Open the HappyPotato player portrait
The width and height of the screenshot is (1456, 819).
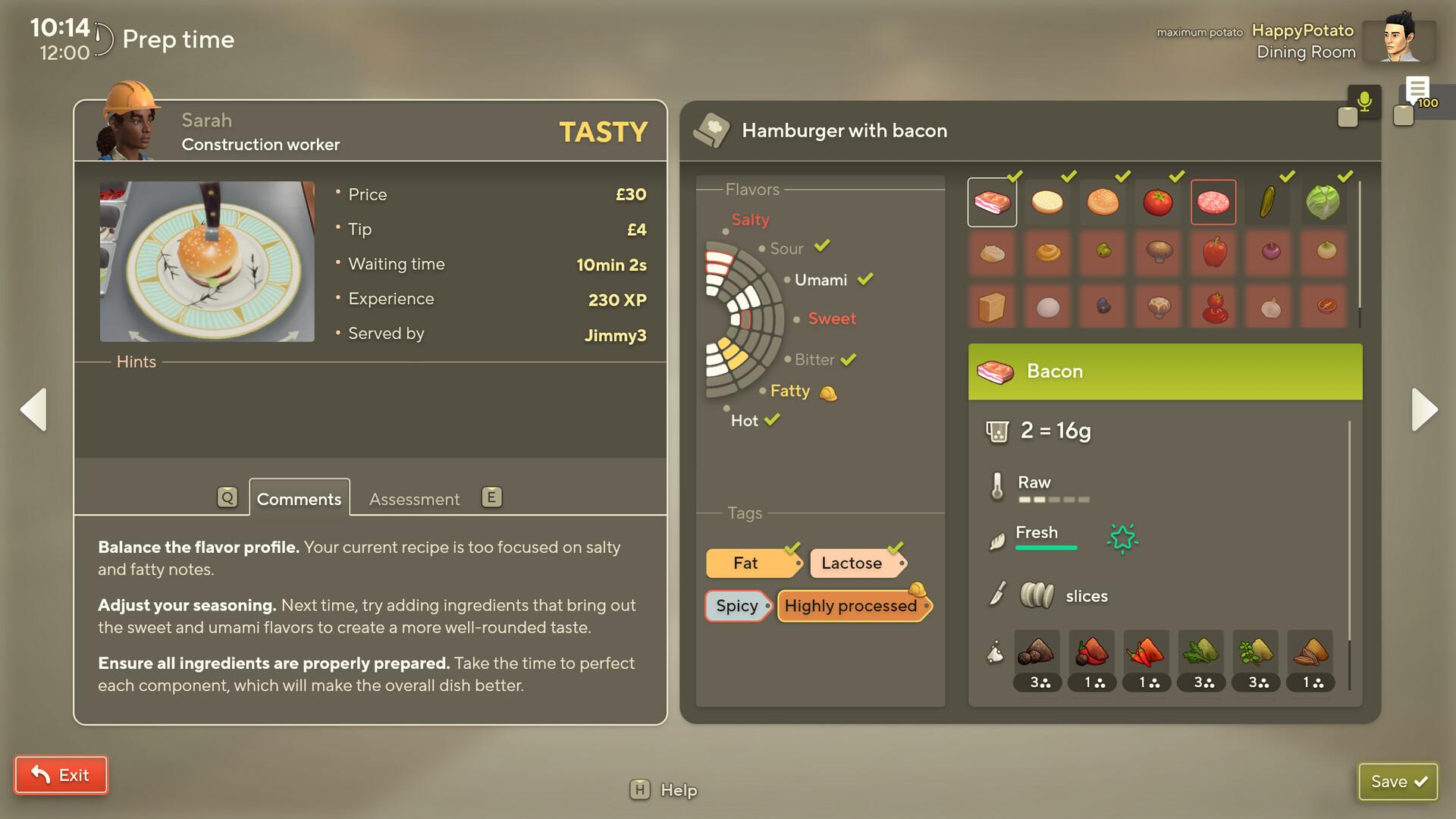1398,40
